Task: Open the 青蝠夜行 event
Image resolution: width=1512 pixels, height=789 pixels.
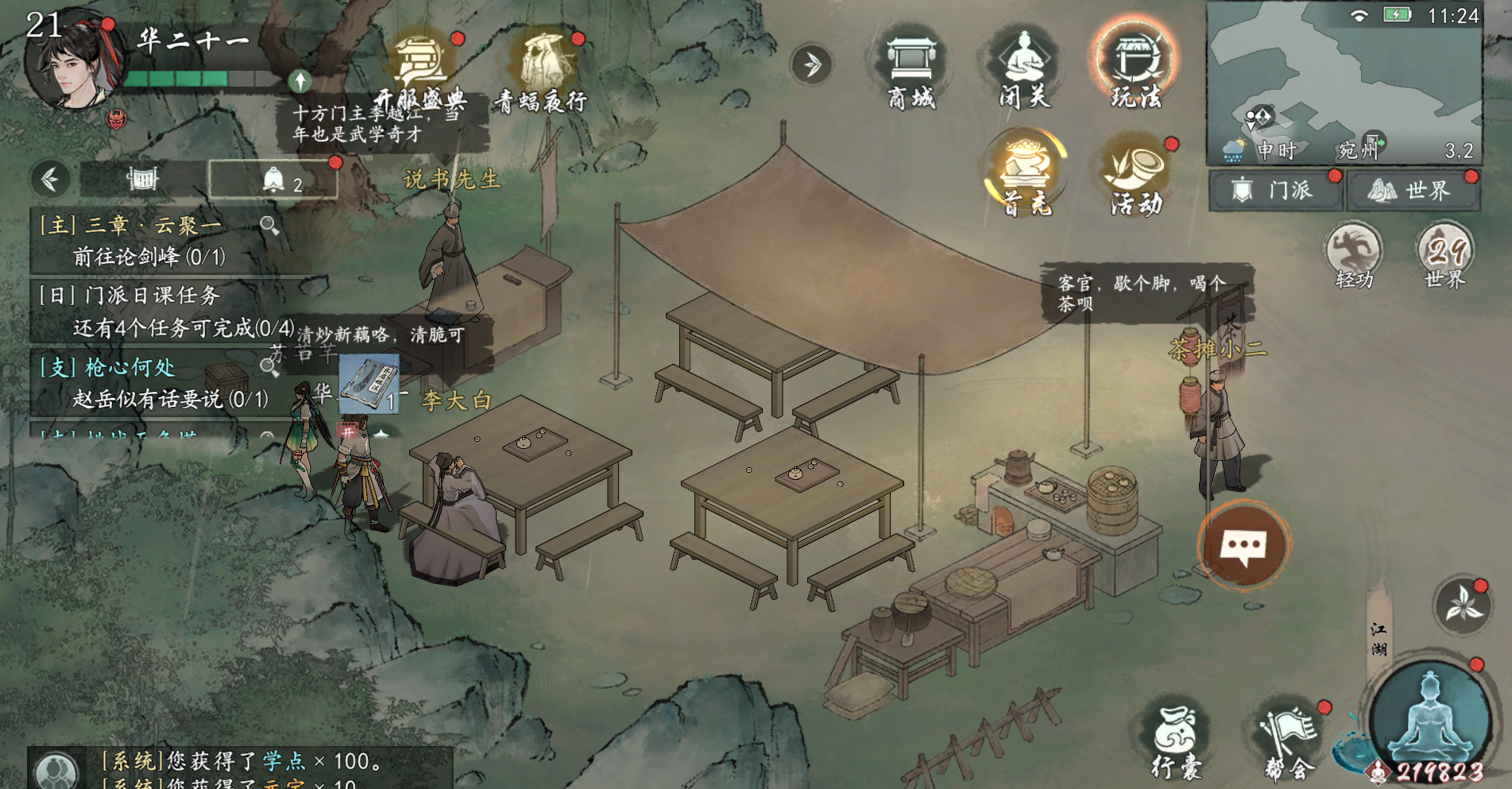Action: (543, 72)
